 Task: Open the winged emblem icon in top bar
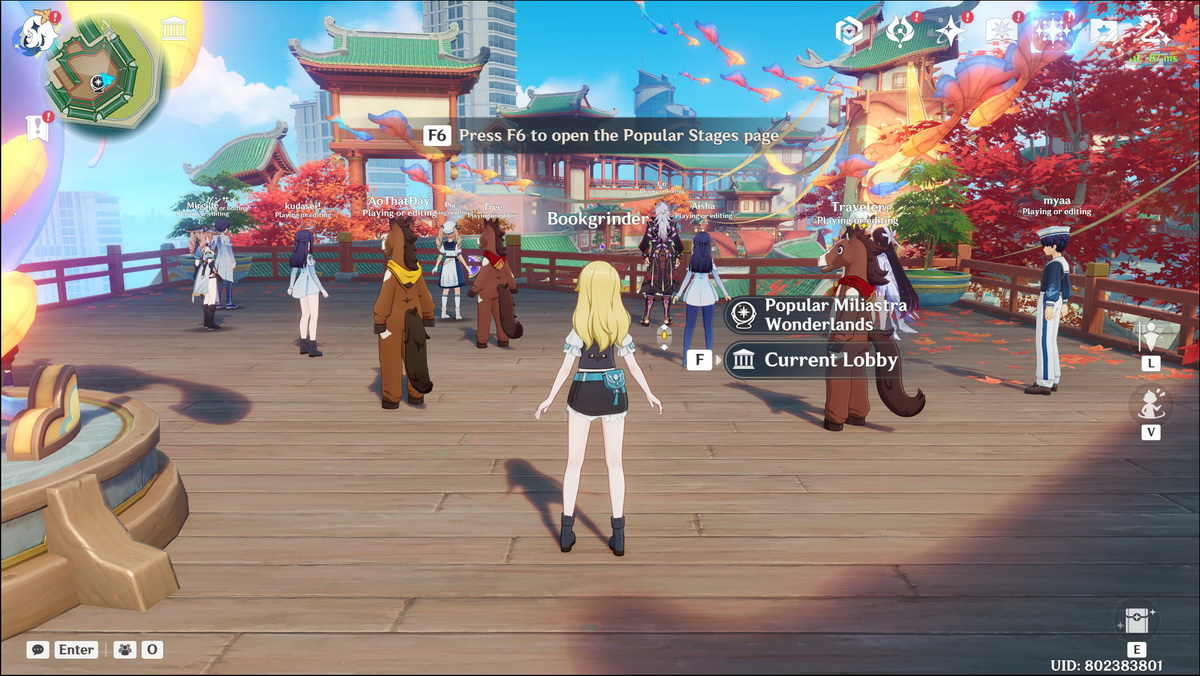click(x=900, y=32)
